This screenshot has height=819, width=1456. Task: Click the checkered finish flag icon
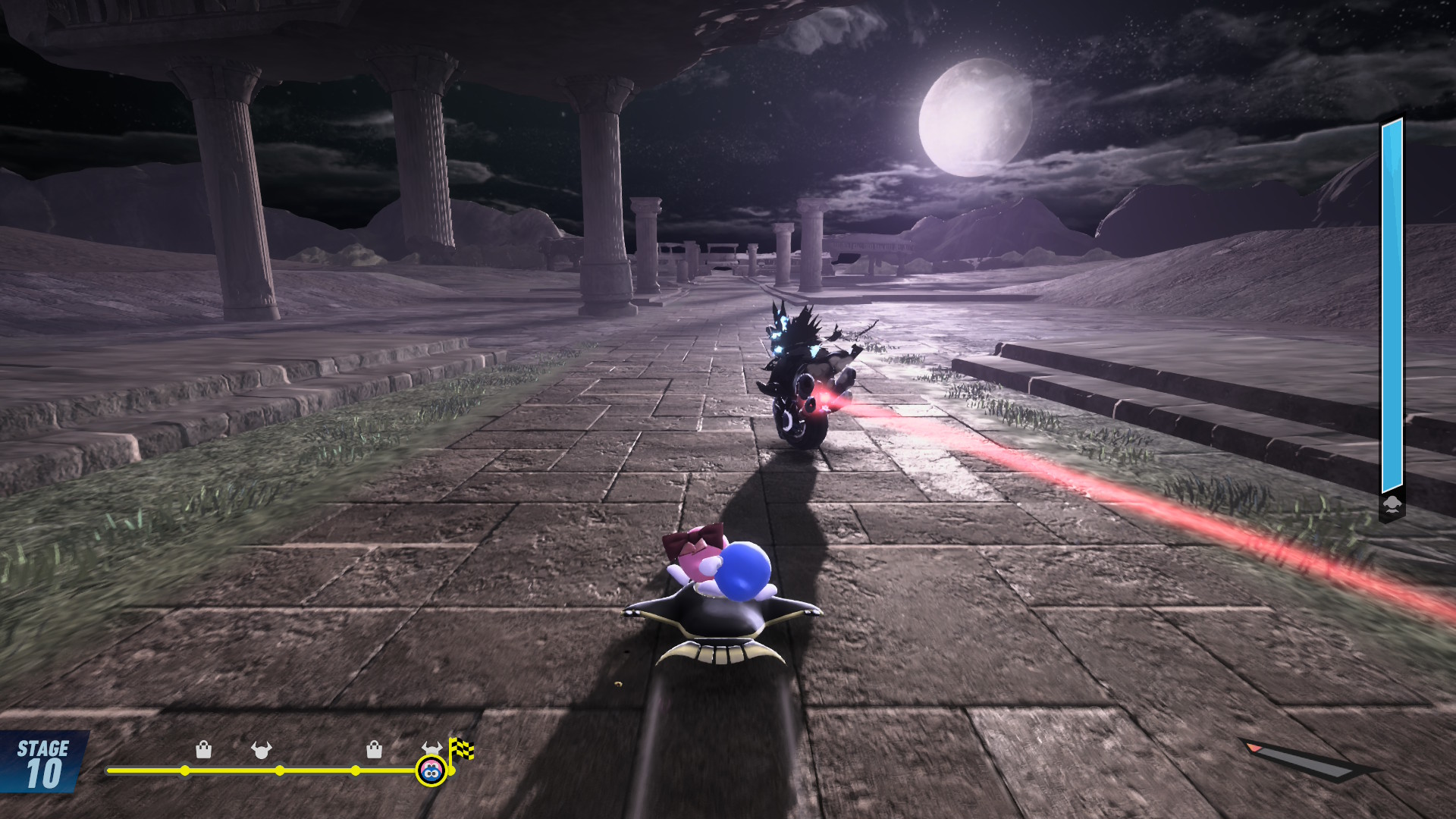click(x=461, y=749)
